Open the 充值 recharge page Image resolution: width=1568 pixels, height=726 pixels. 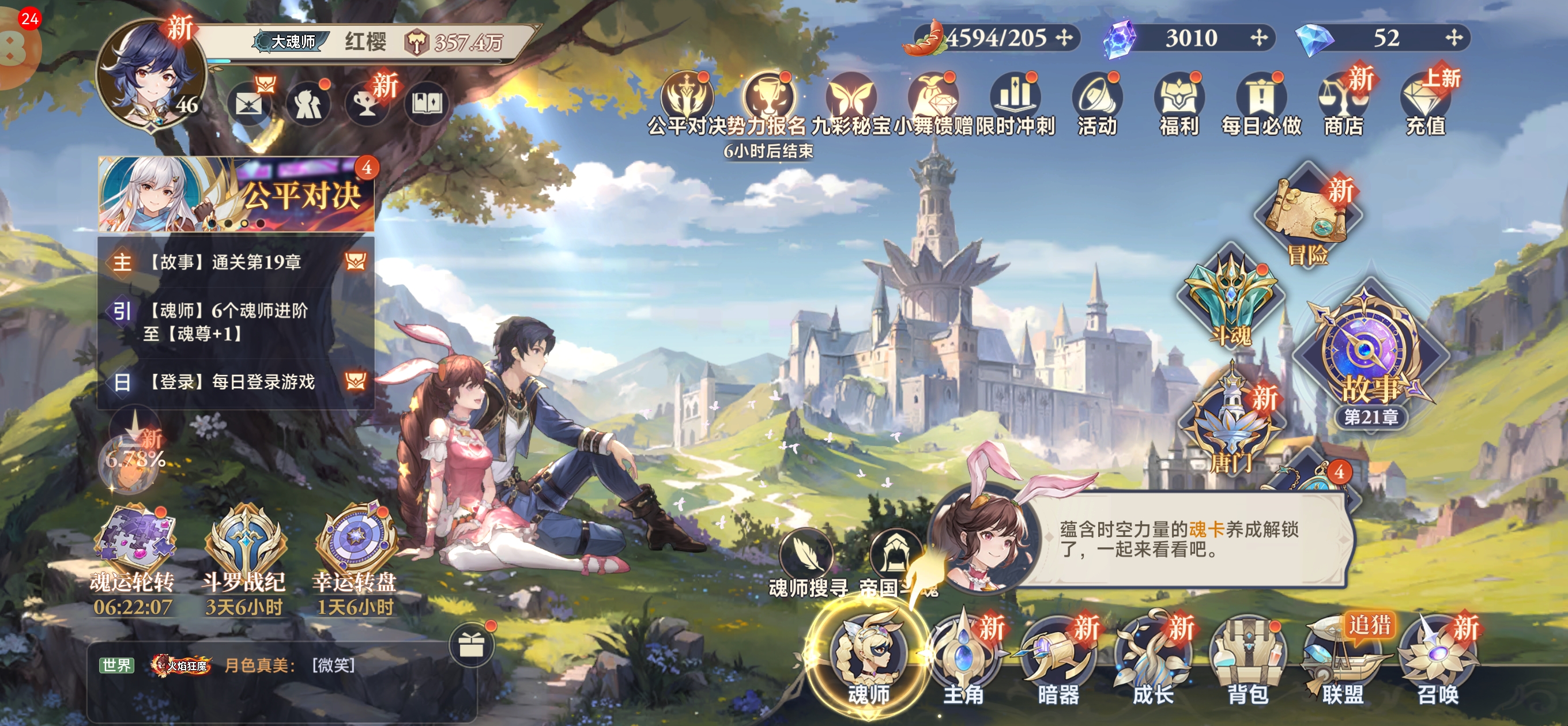click(1425, 104)
